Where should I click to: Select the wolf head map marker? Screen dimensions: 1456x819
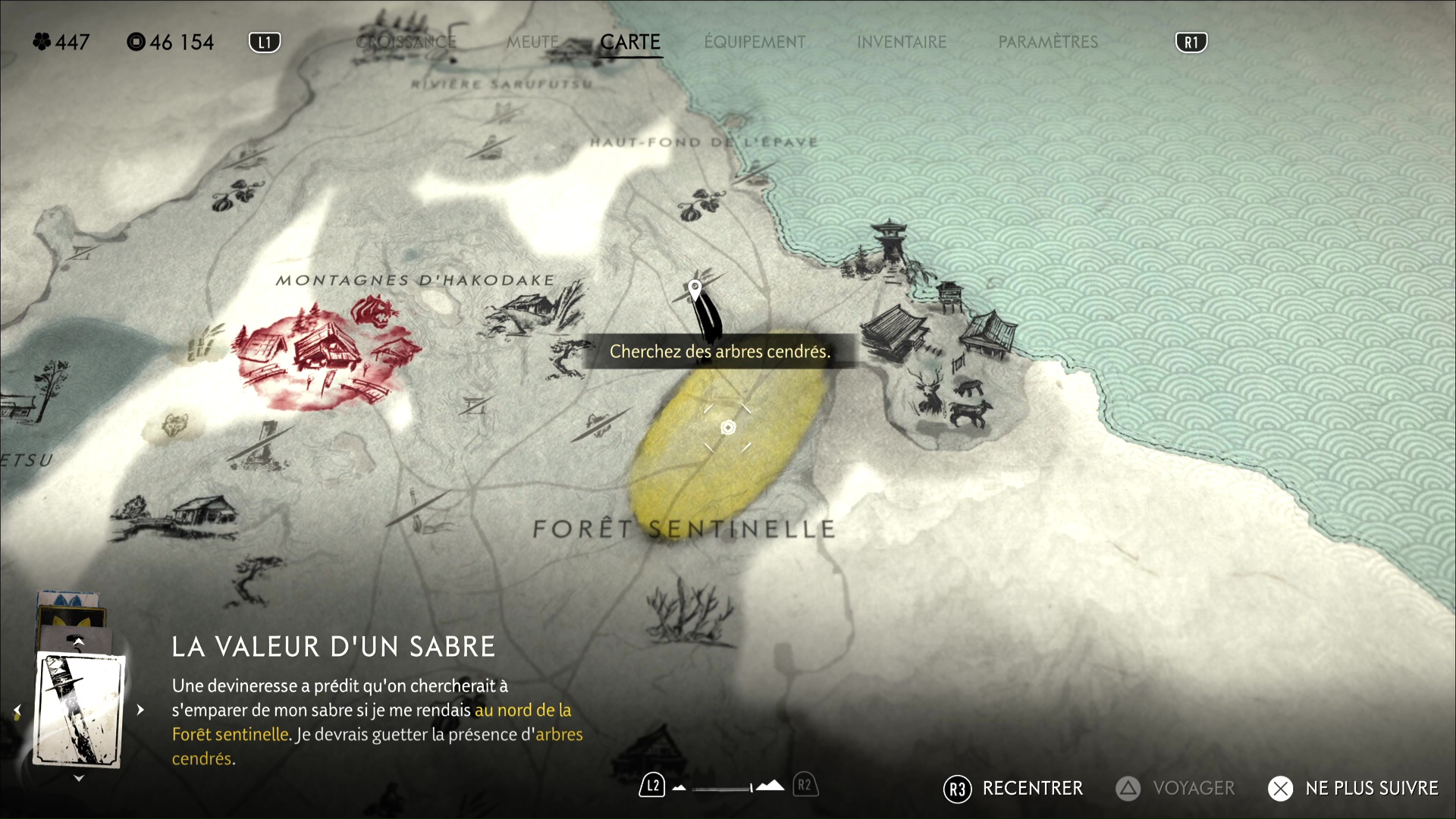click(x=174, y=425)
